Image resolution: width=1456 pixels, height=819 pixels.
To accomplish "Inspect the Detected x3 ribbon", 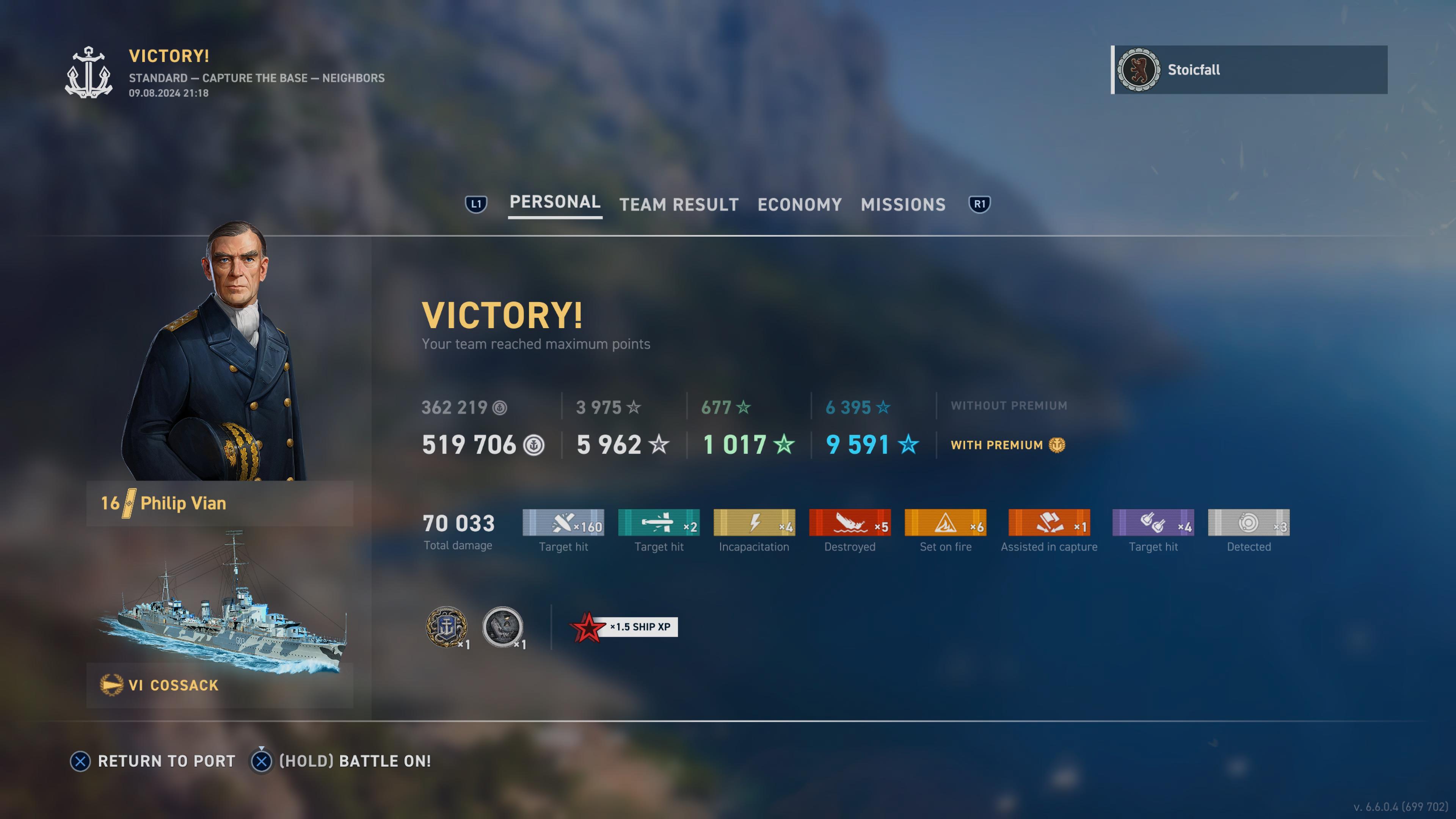I will (1249, 523).
